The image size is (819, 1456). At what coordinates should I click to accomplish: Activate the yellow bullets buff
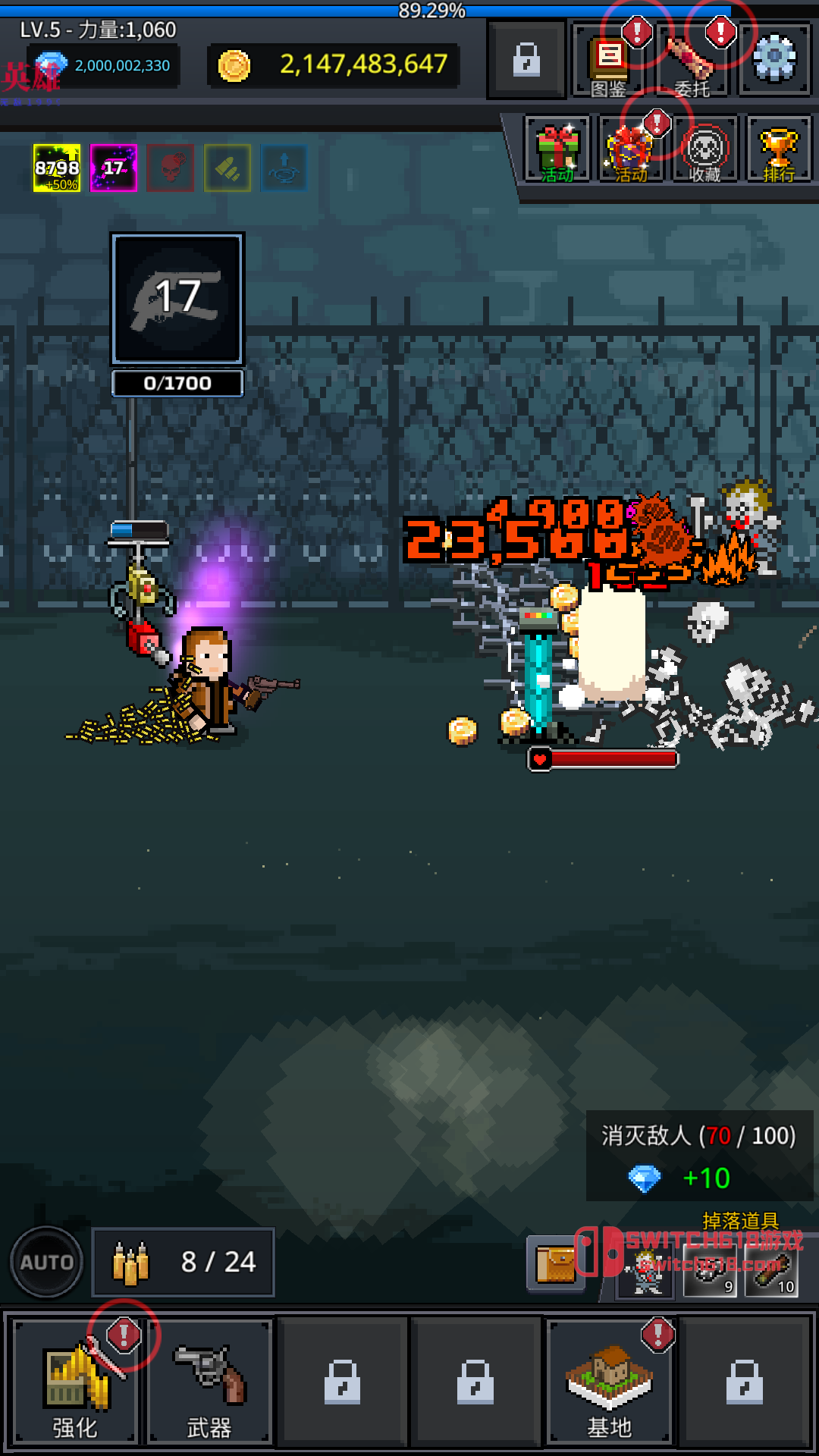tap(227, 168)
